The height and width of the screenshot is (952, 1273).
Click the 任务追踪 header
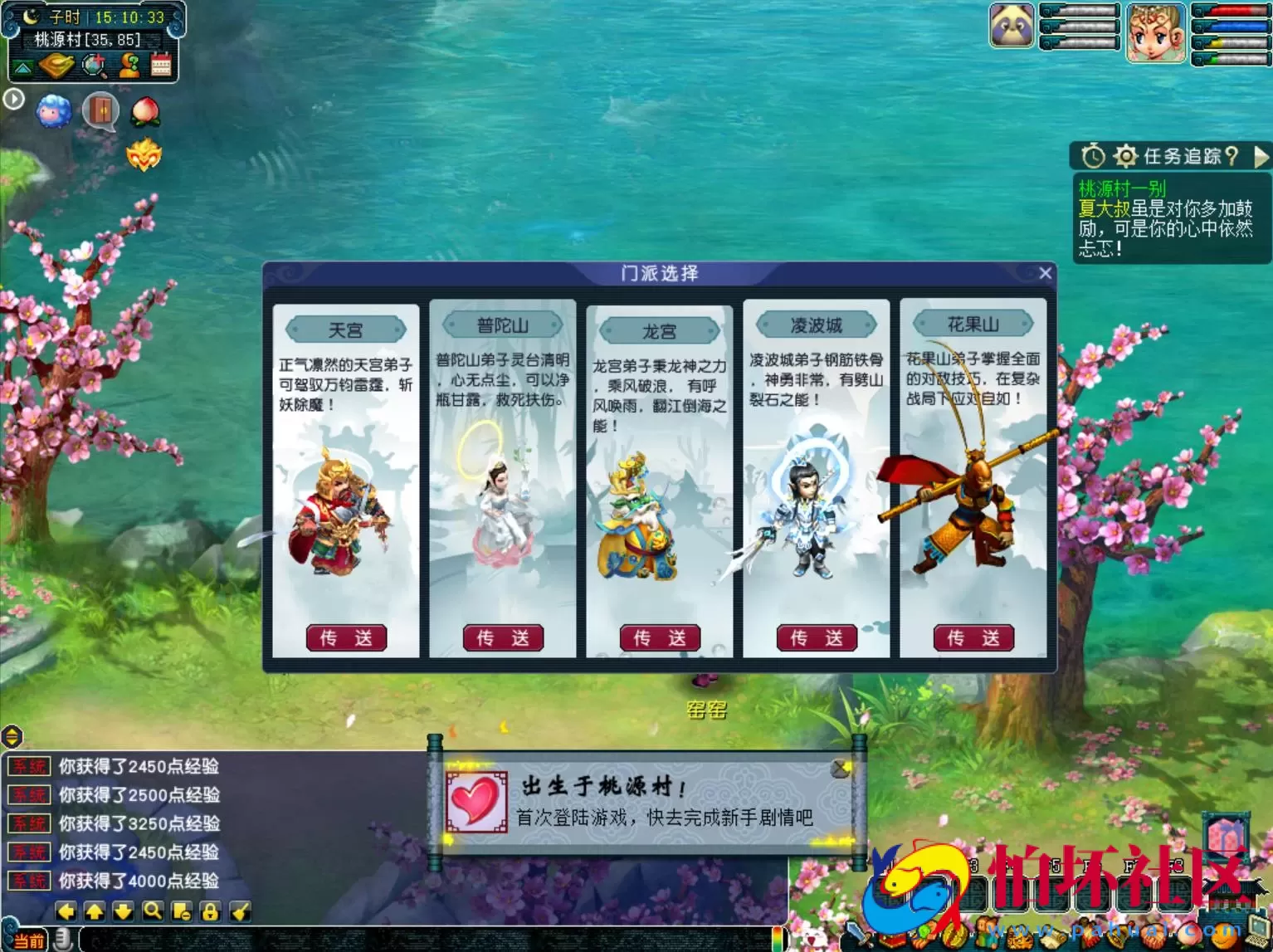point(1183,155)
